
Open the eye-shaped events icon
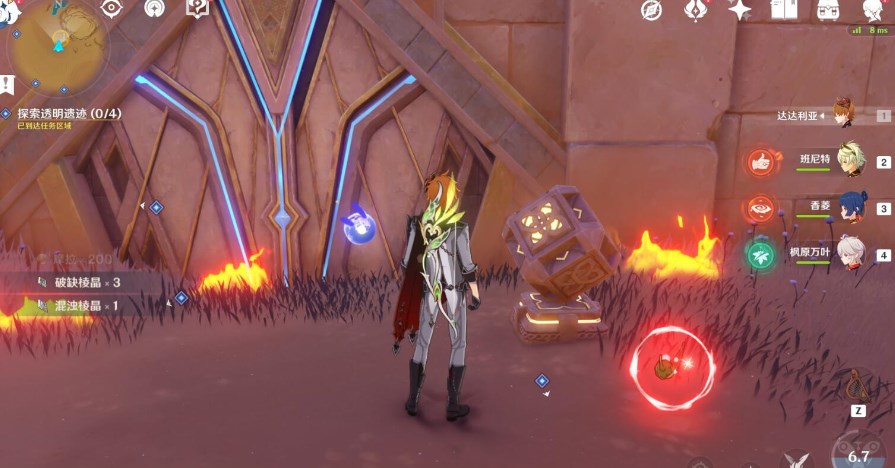pyautogui.click(x=112, y=9)
